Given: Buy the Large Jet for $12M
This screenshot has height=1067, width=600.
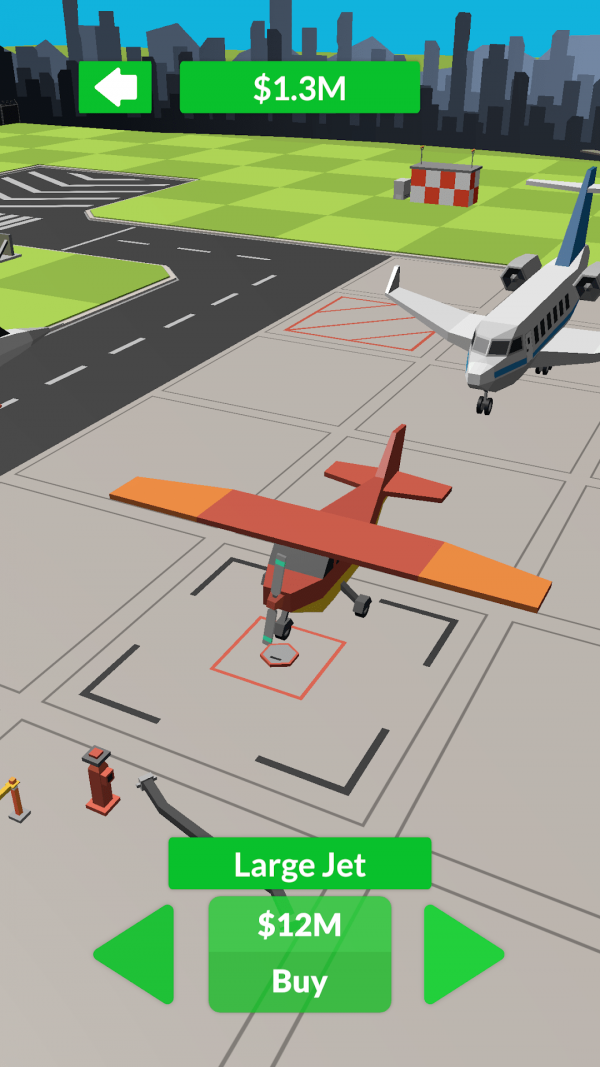Looking at the screenshot, I should [x=300, y=954].
